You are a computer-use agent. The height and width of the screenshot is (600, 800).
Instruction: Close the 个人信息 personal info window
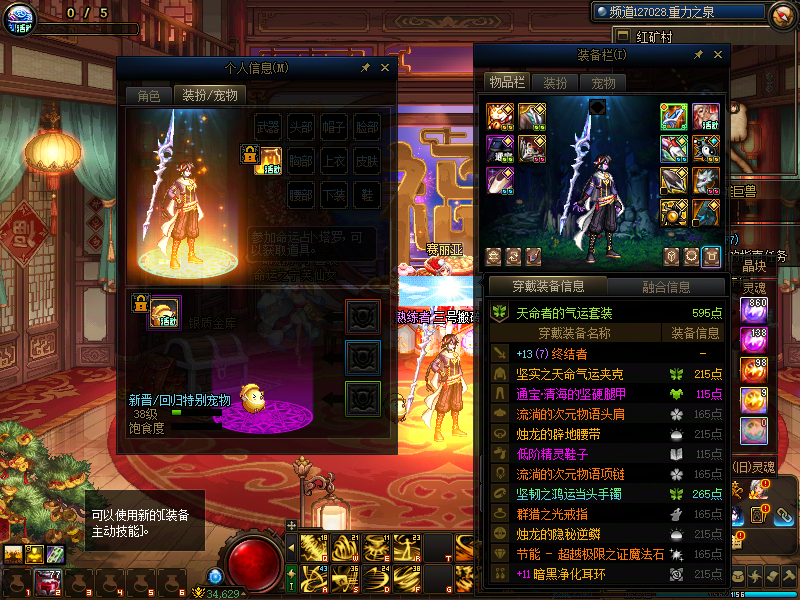coord(384,68)
